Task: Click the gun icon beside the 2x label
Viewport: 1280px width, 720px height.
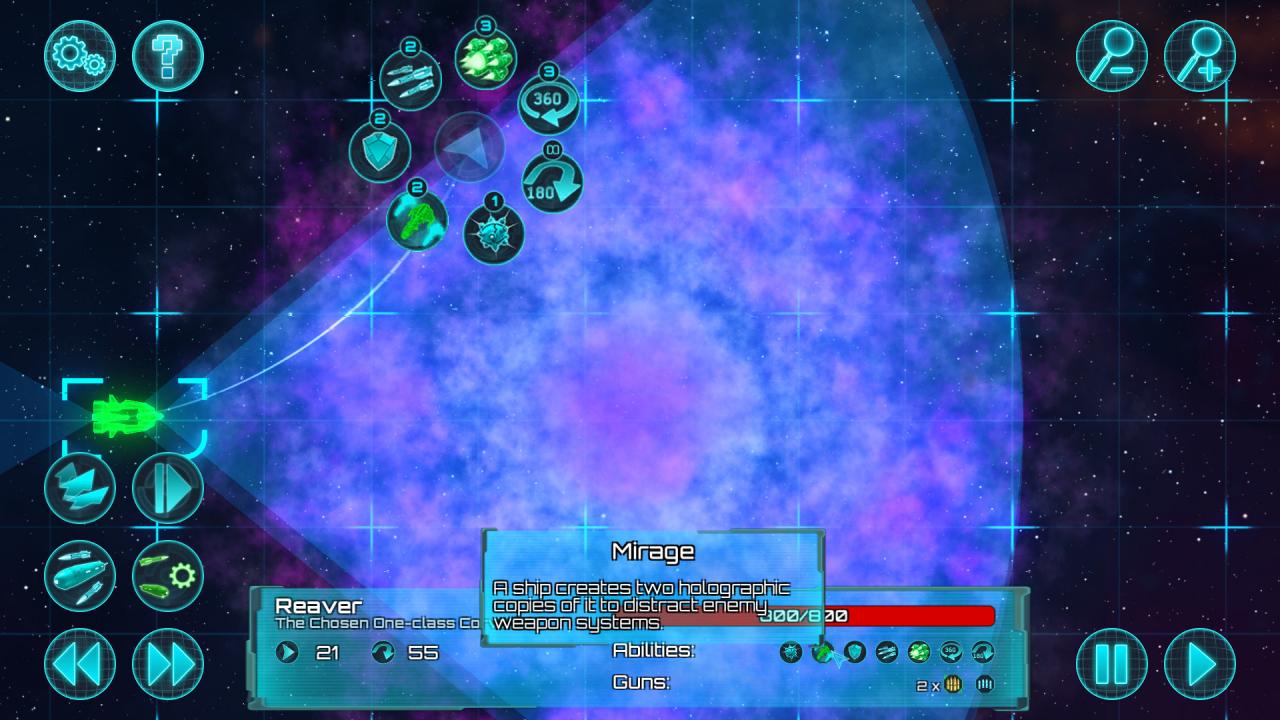Action: (952, 684)
